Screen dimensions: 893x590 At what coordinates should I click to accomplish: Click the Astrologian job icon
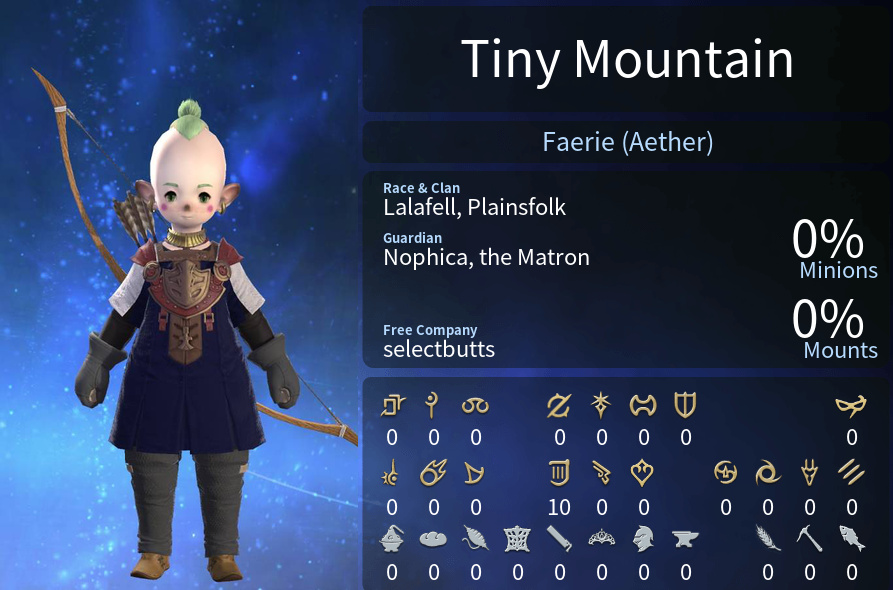(601, 405)
